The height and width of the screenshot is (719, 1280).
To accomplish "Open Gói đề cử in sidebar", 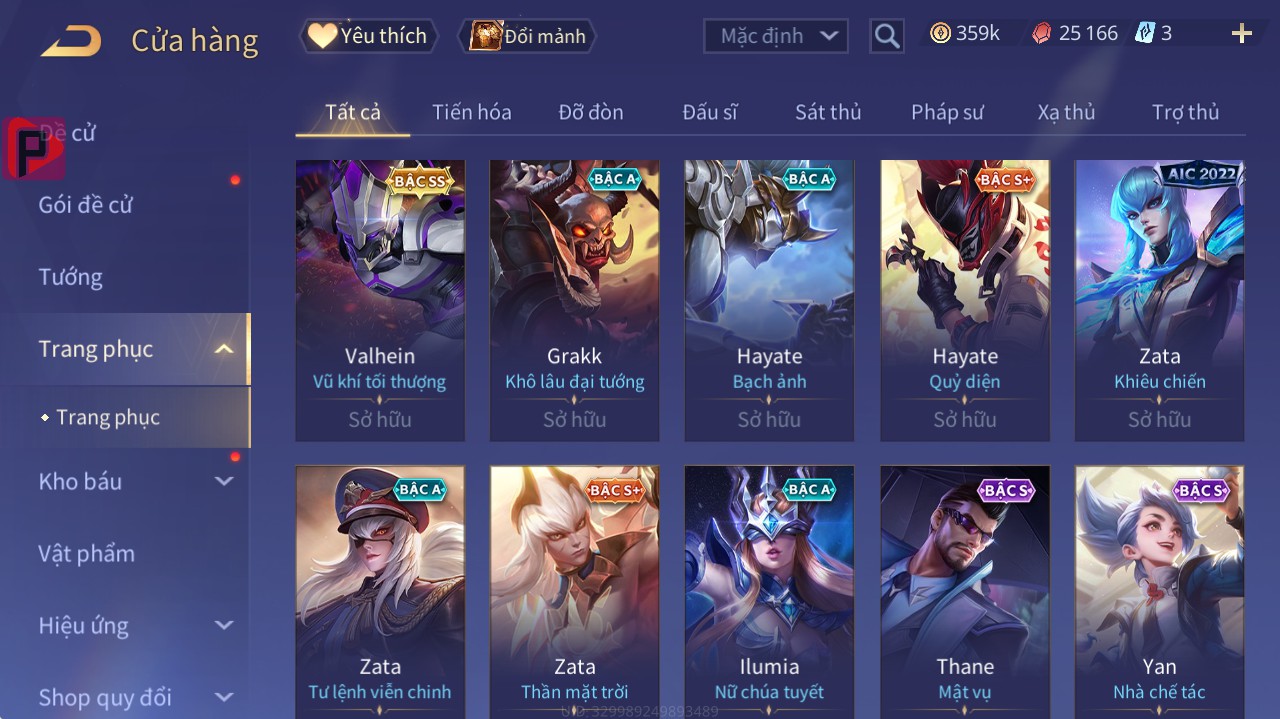I will pos(86,205).
